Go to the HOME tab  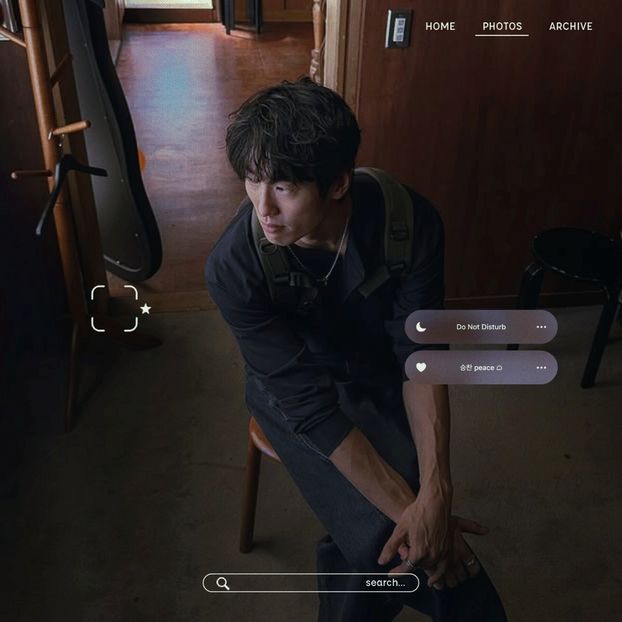(x=440, y=26)
